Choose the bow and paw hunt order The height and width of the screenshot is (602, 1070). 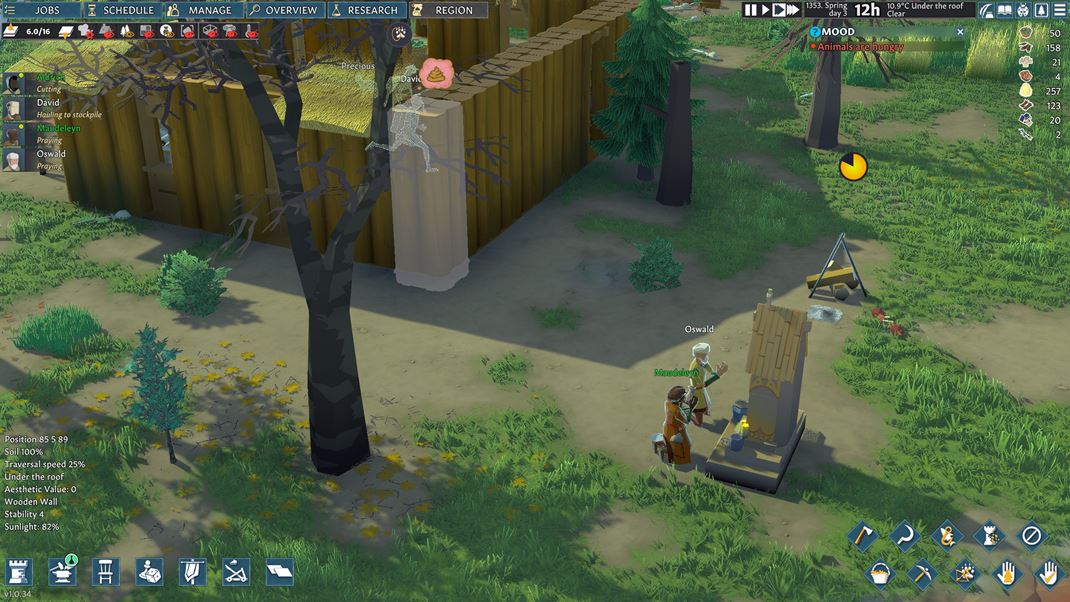(x=964, y=573)
